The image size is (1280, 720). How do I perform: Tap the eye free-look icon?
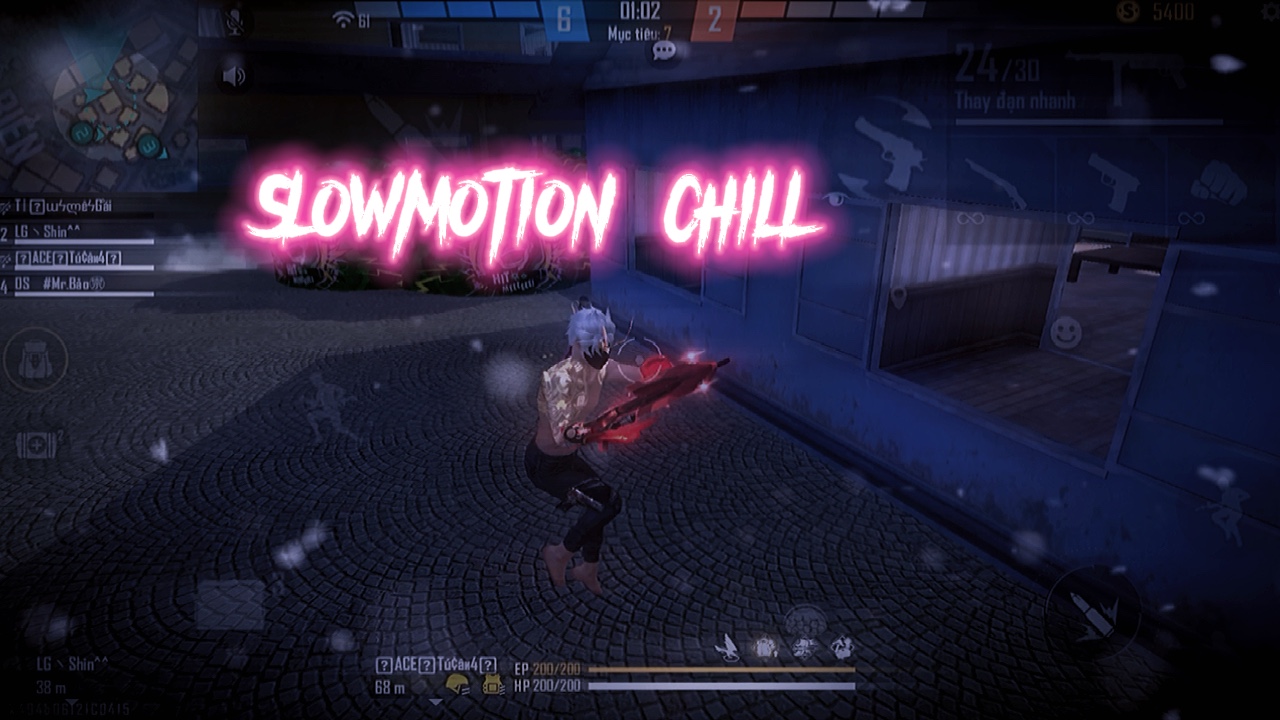[836, 199]
